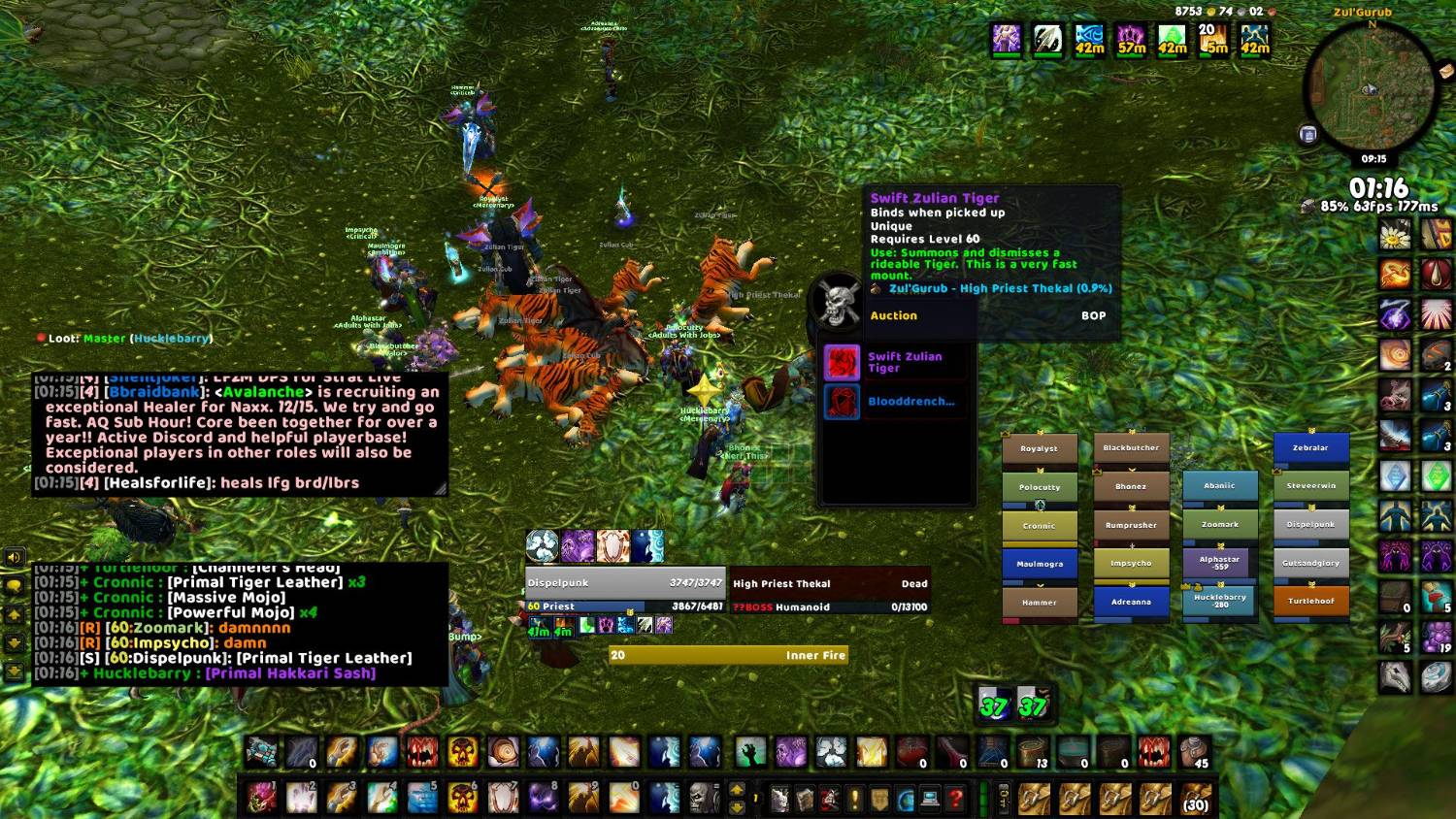Select Adreanna in the raid frames
1456x819 pixels.
pos(1131,602)
